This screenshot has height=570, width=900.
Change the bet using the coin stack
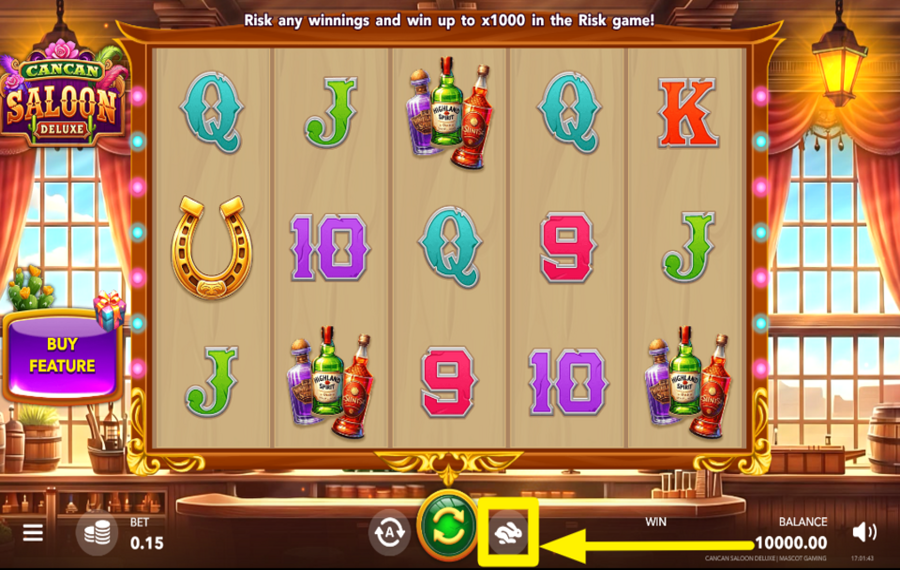pos(98,533)
